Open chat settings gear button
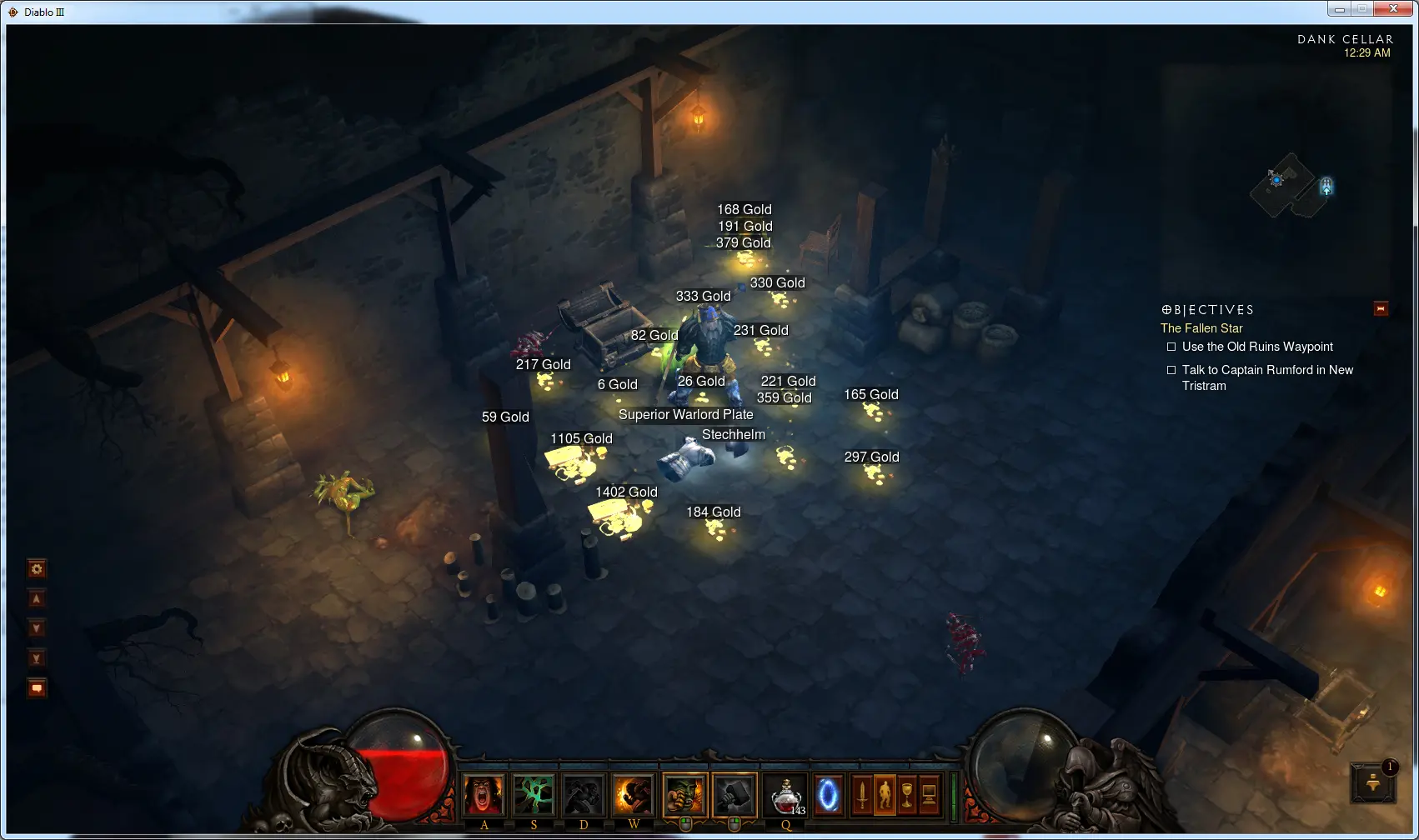The image size is (1419, 840). (x=37, y=569)
